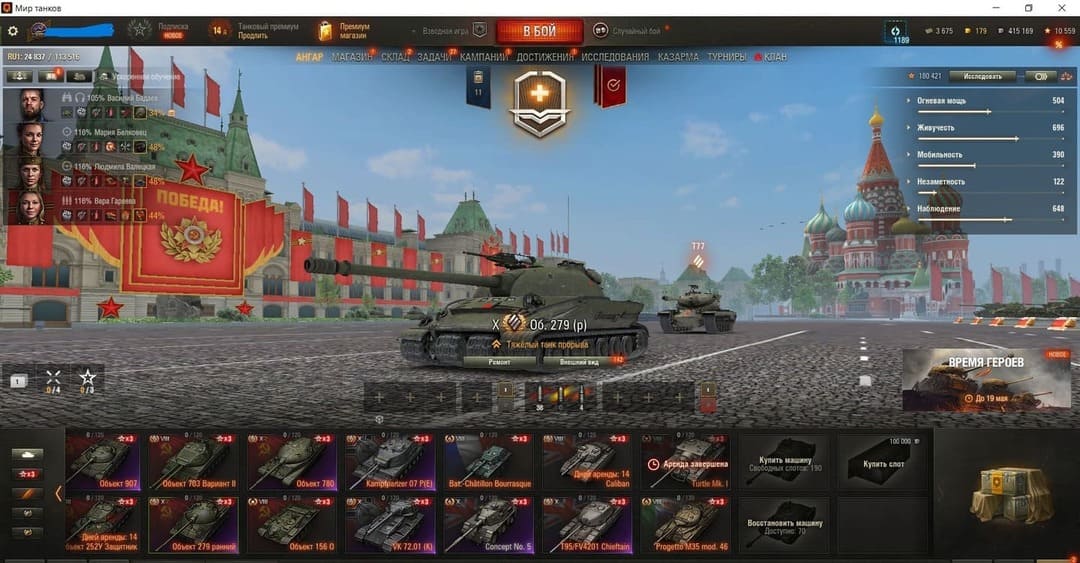Image resolution: width=1080 pixels, height=563 pixels.
Task: Open the settings gear menu
Action: (x=13, y=31)
